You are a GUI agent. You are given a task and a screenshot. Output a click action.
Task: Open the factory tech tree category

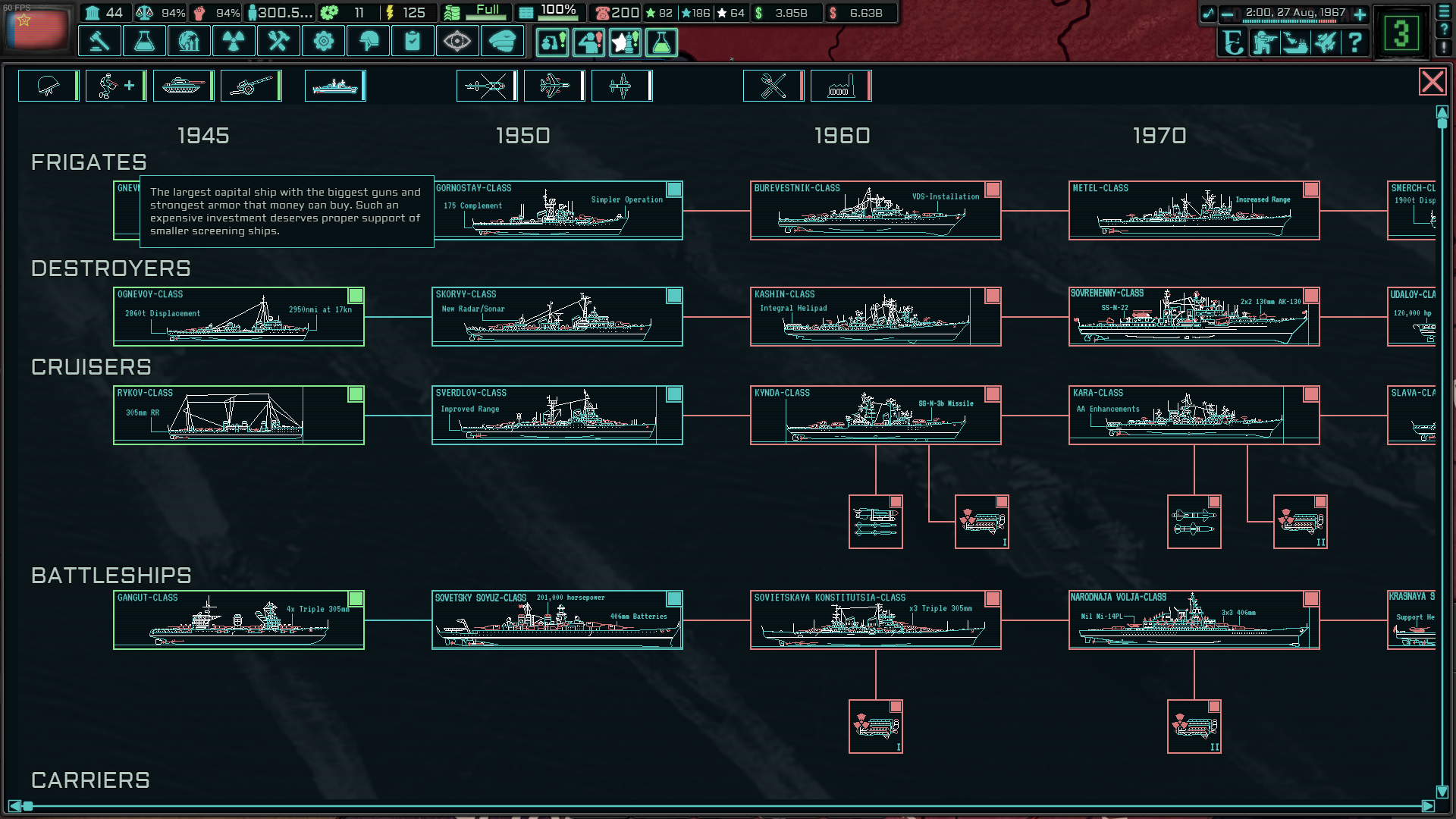[841, 85]
